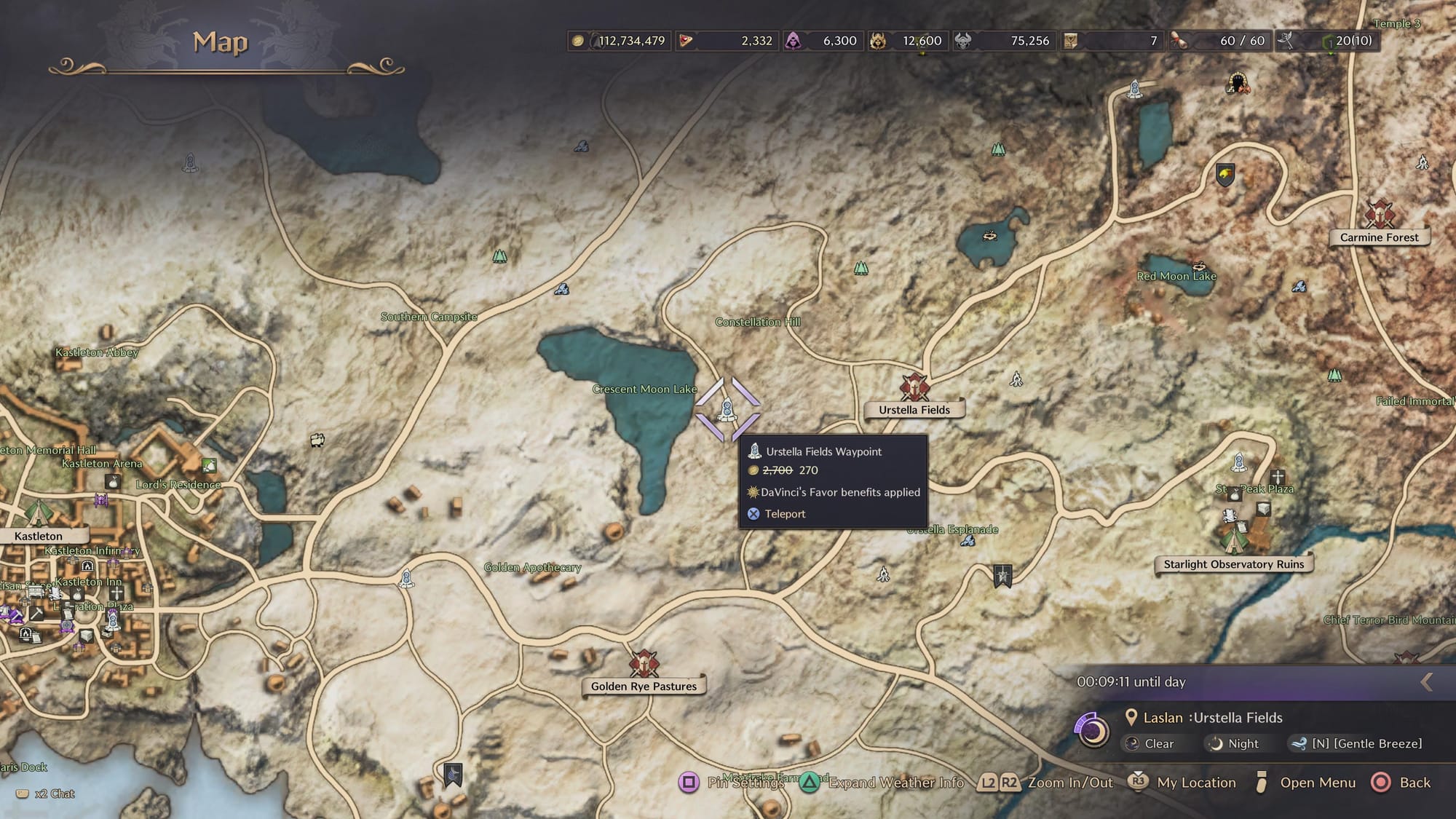1456x819 pixels.
Task: Click the highlighted waypoint near Crescent Moon Lake
Action: (727, 410)
